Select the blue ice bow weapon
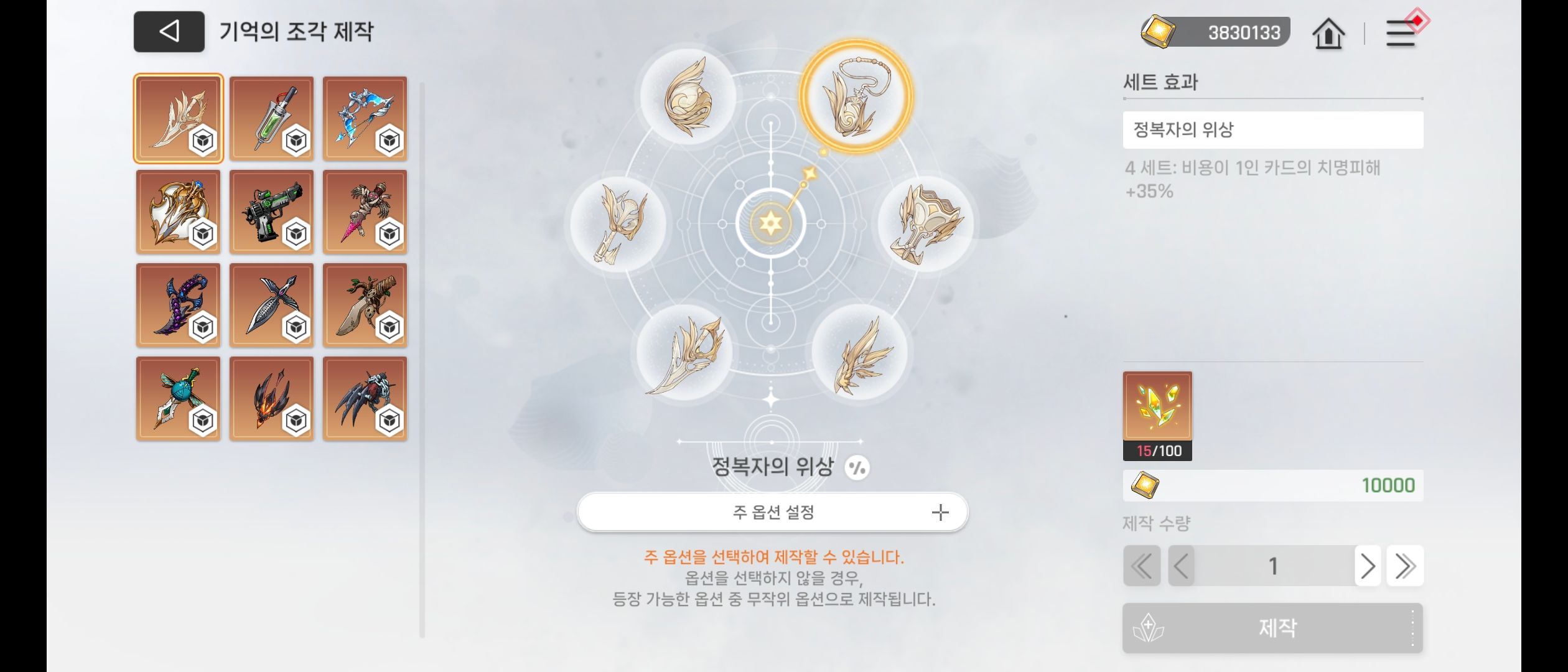 pos(365,118)
